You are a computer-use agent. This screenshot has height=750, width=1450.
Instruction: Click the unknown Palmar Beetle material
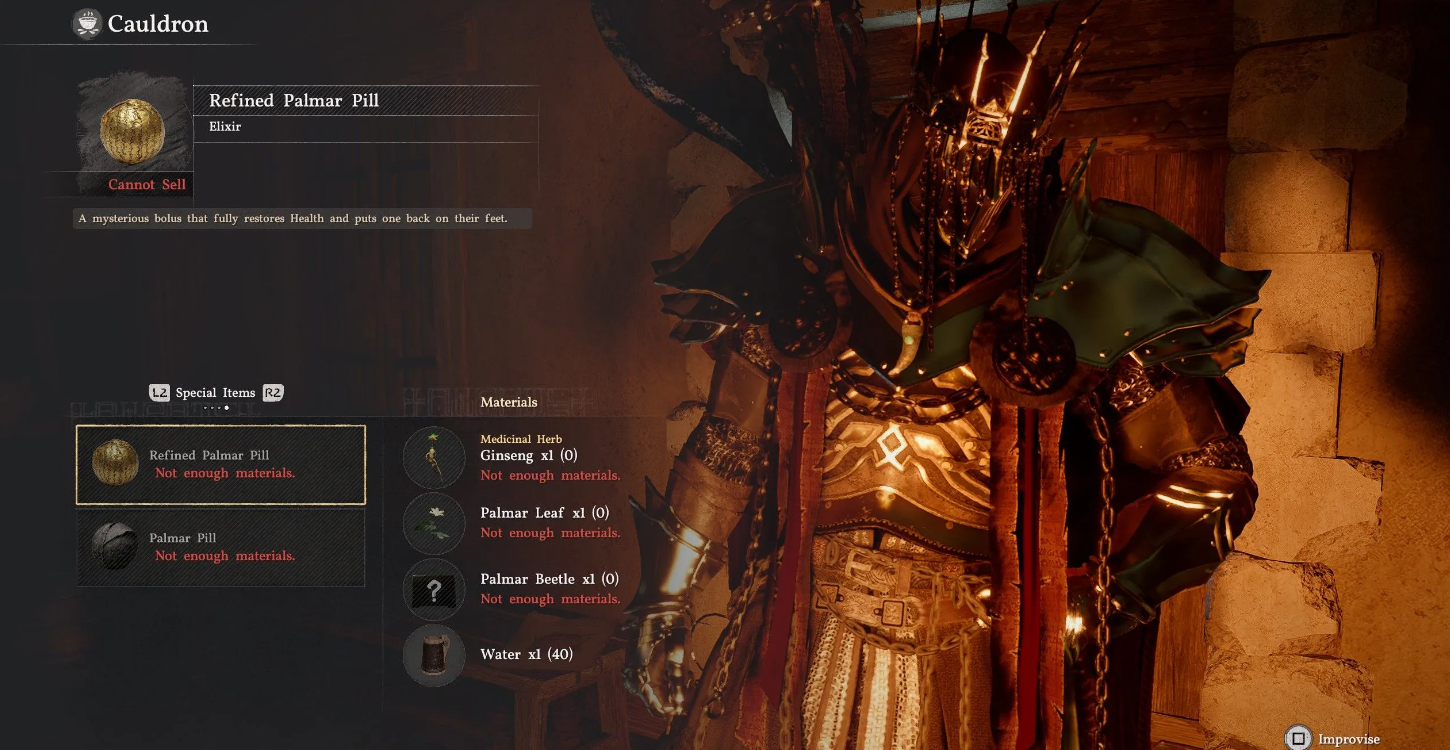[434, 589]
